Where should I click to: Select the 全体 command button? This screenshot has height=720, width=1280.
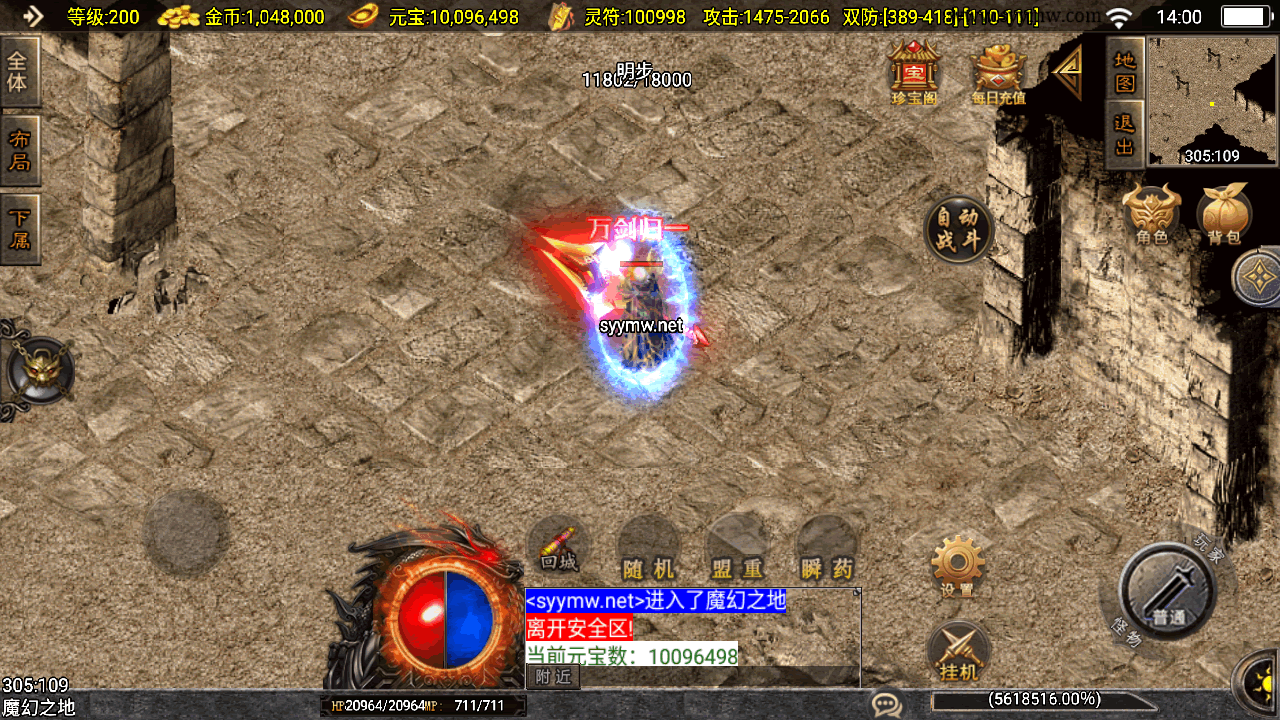[x=19, y=72]
